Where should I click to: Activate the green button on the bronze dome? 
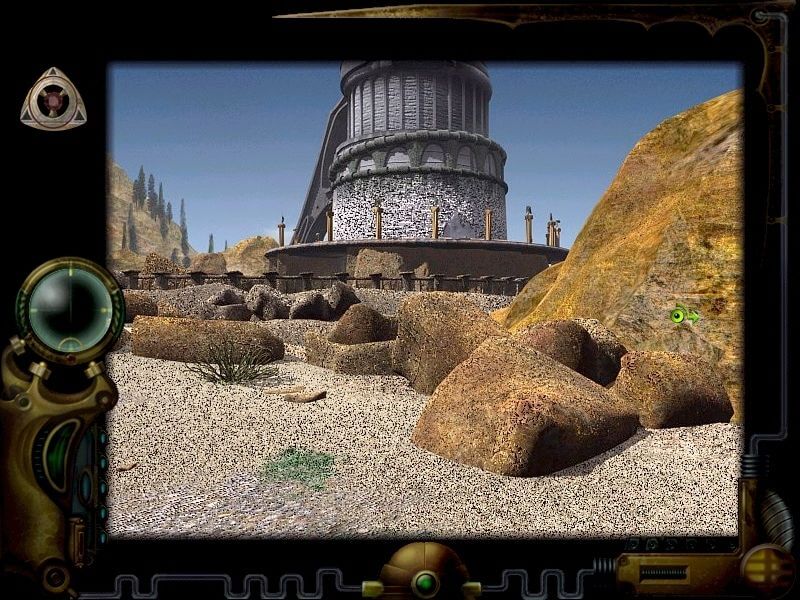(x=427, y=580)
